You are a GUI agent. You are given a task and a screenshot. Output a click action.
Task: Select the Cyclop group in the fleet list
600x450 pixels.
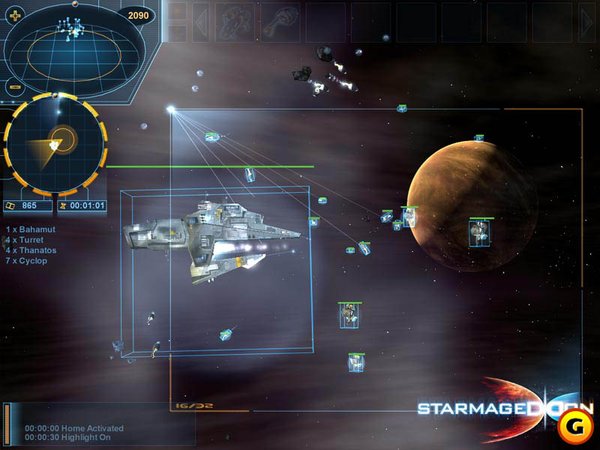click(x=29, y=260)
